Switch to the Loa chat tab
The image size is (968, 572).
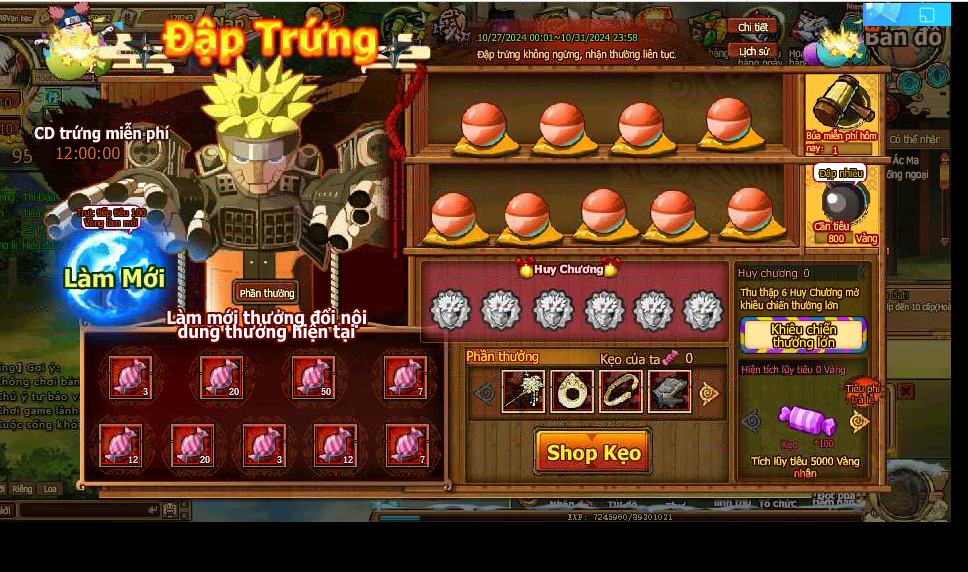50,489
